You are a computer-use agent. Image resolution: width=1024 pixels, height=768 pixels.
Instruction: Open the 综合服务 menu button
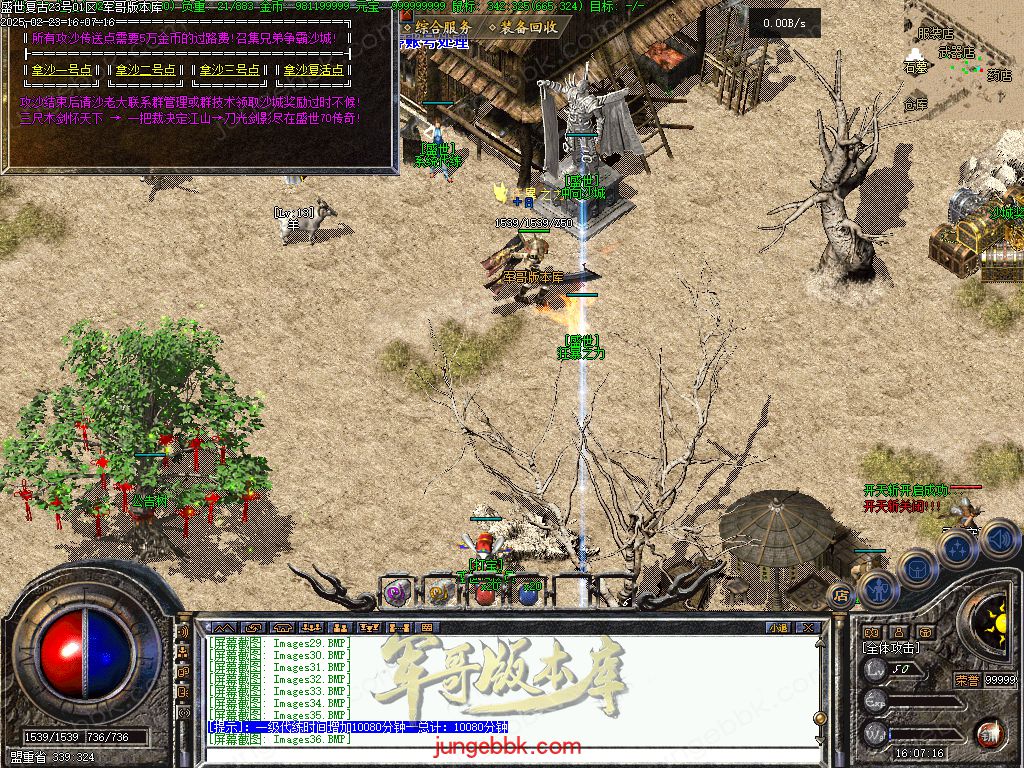[x=437, y=27]
